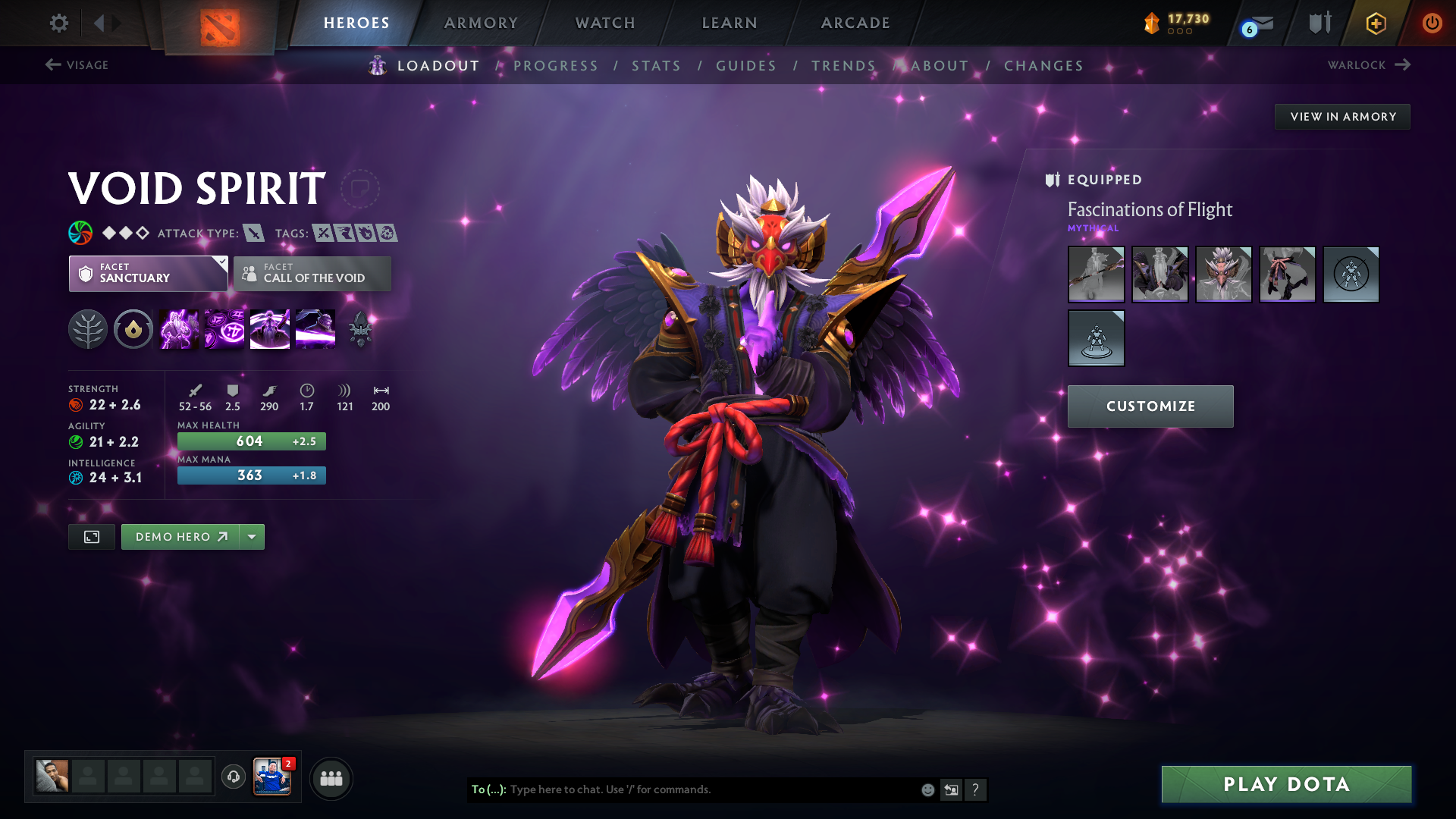1456x819 pixels.
Task: Open the Trends section
Action: 843,66
